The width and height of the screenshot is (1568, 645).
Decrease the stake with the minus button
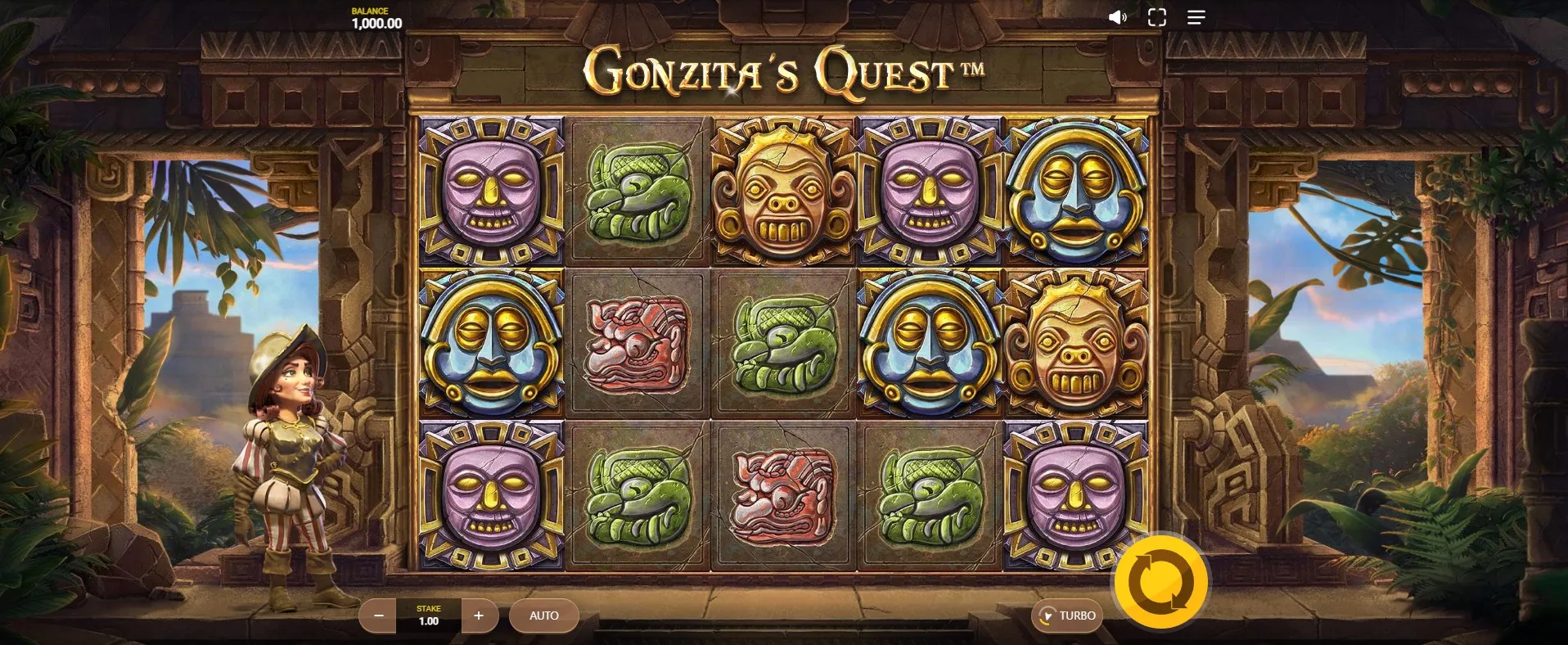[x=378, y=616]
